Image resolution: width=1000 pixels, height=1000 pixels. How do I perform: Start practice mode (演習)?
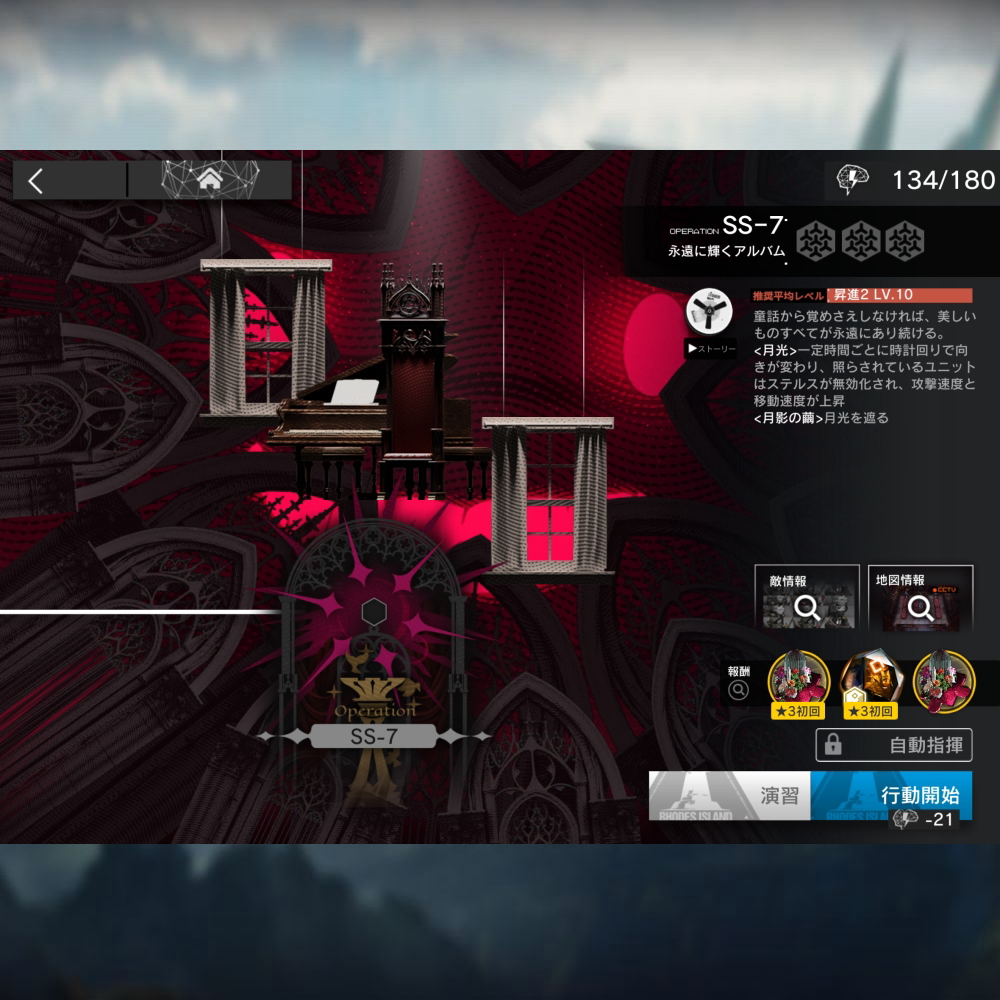(x=729, y=796)
